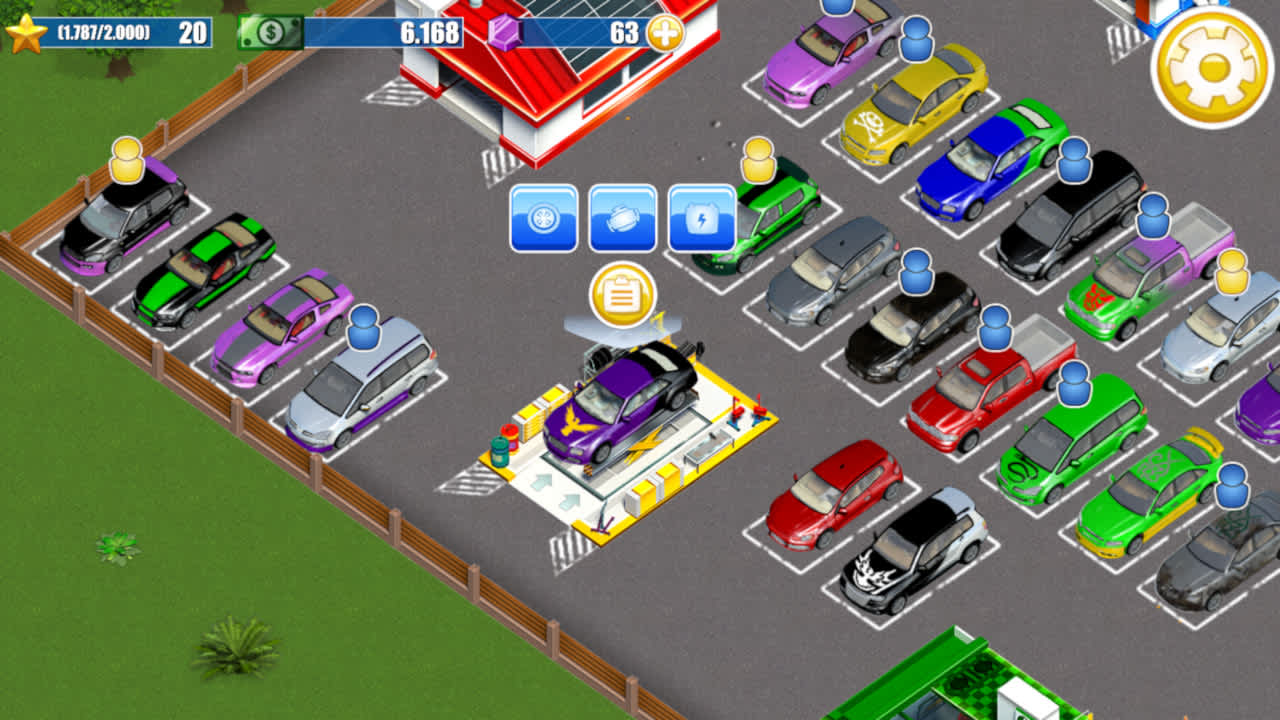Tap the customer icon above the silver minivan

365,325
